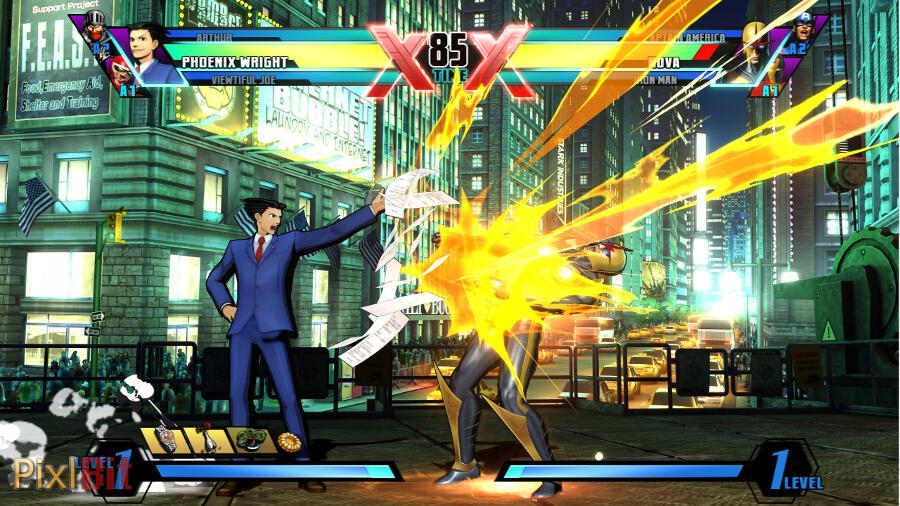
Task: Choose the potted plant evidence slot
Action: pyautogui.click(x=248, y=440)
